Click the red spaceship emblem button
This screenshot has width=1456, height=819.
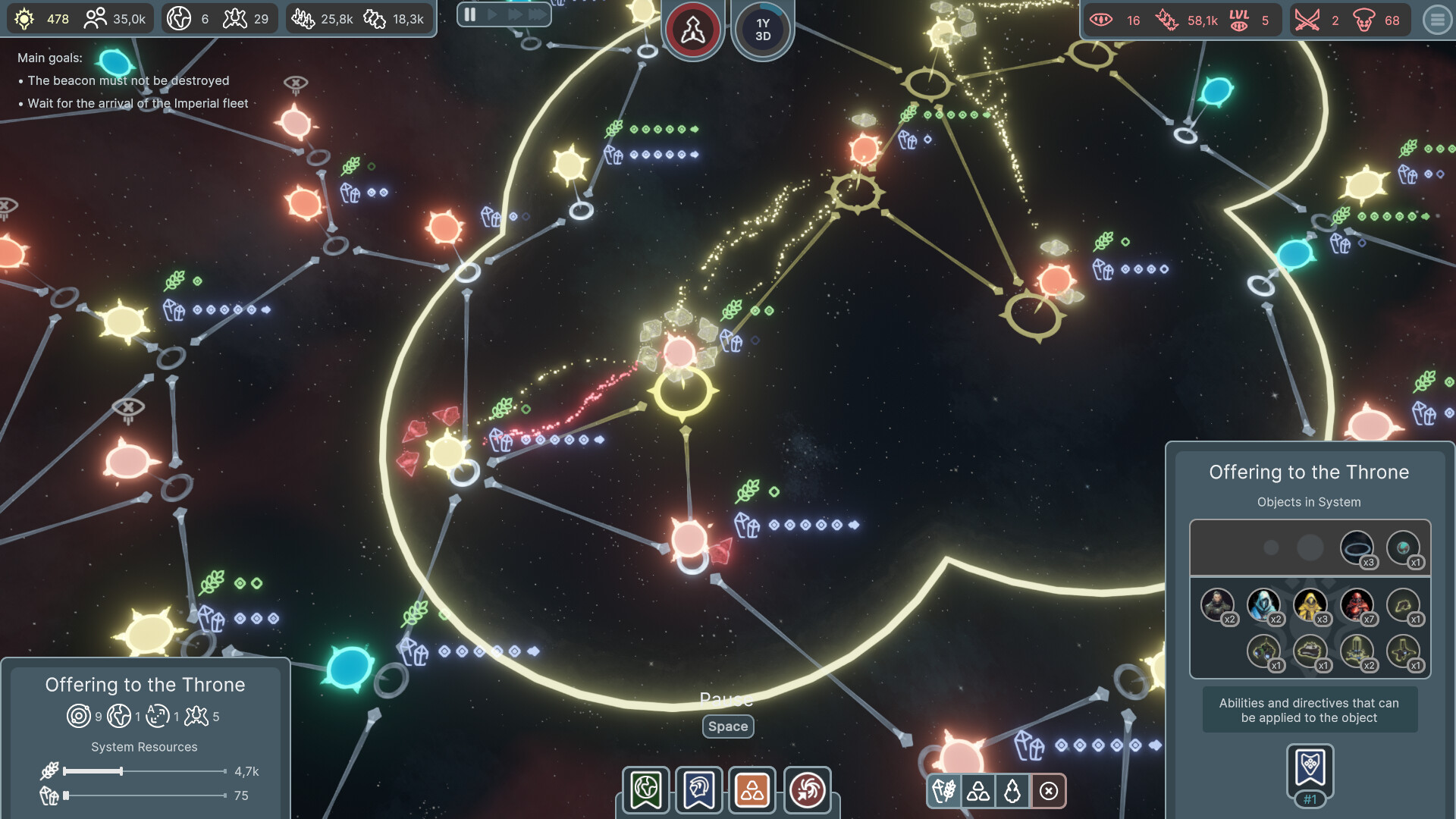(x=692, y=30)
